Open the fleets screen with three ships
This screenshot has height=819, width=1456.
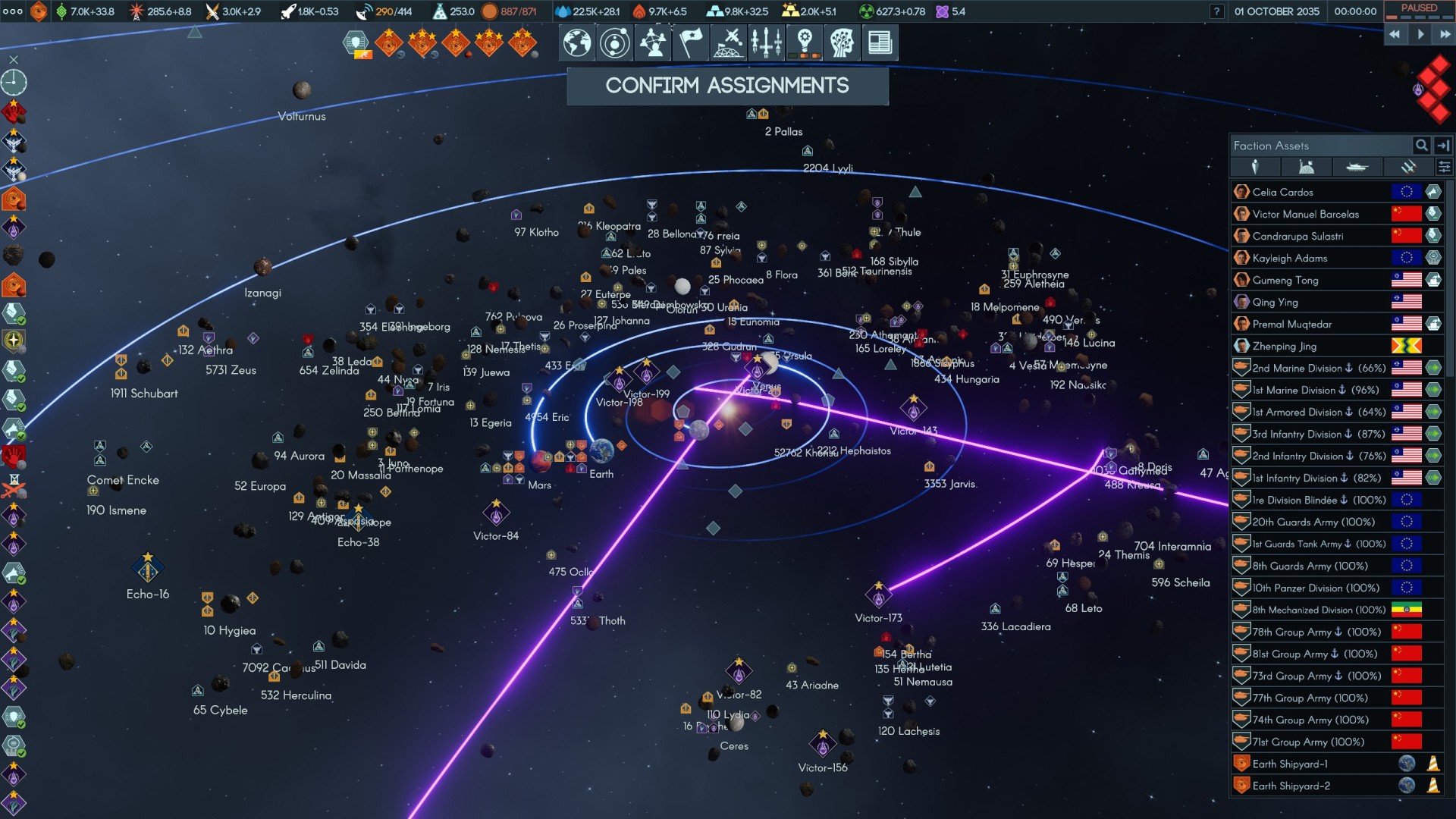[767, 42]
